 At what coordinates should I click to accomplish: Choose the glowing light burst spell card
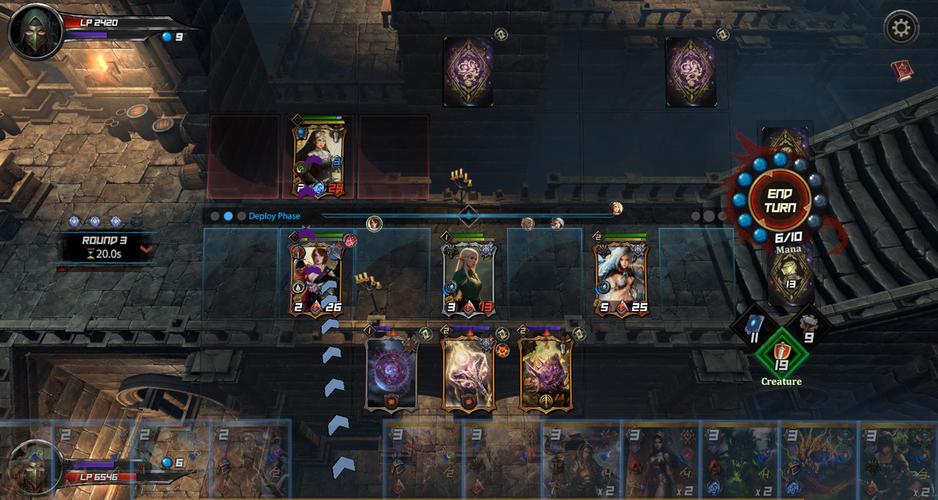tap(468, 373)
